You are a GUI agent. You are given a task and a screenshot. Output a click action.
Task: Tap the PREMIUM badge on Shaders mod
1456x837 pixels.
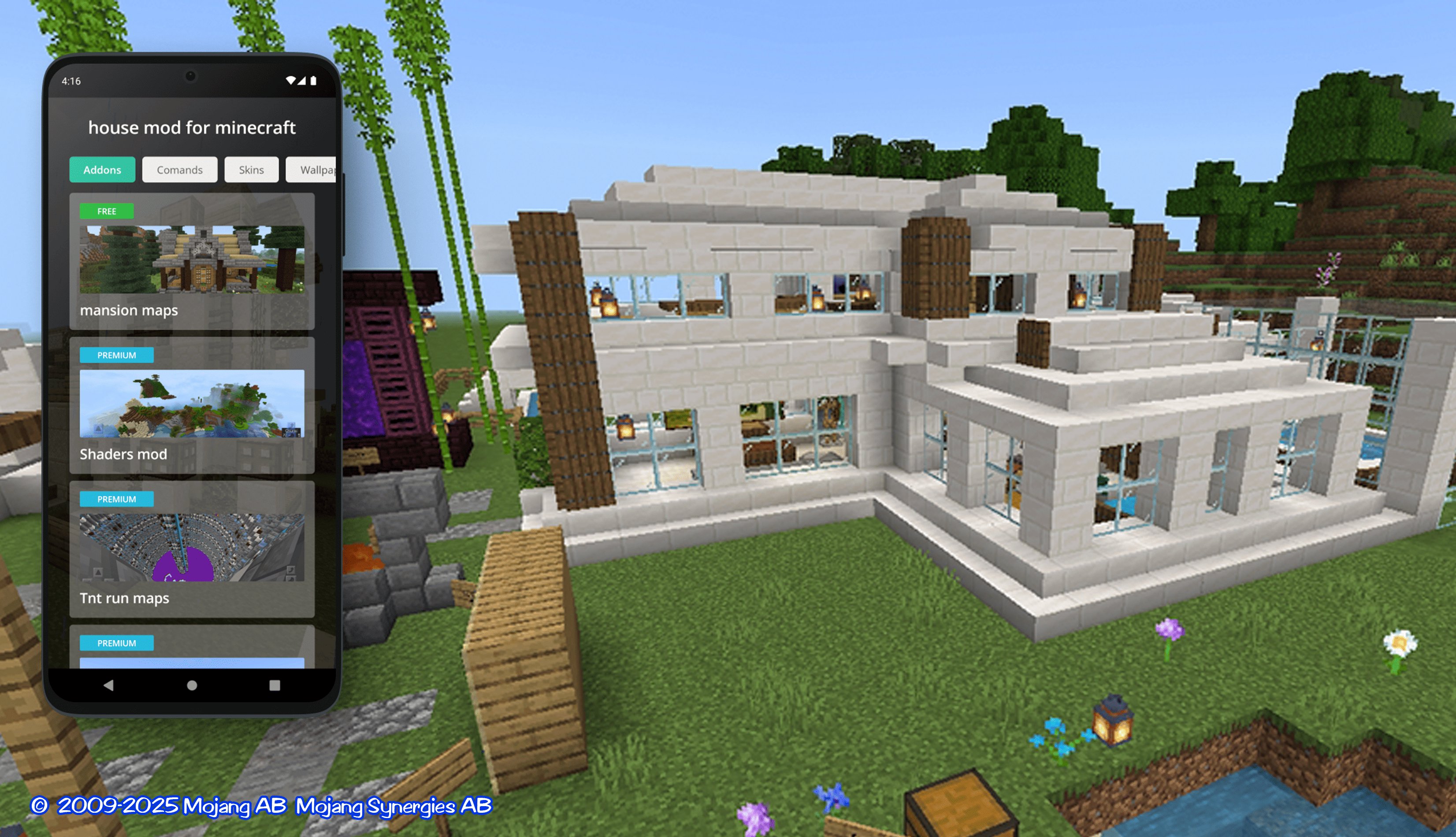click(x=117, y=355)
